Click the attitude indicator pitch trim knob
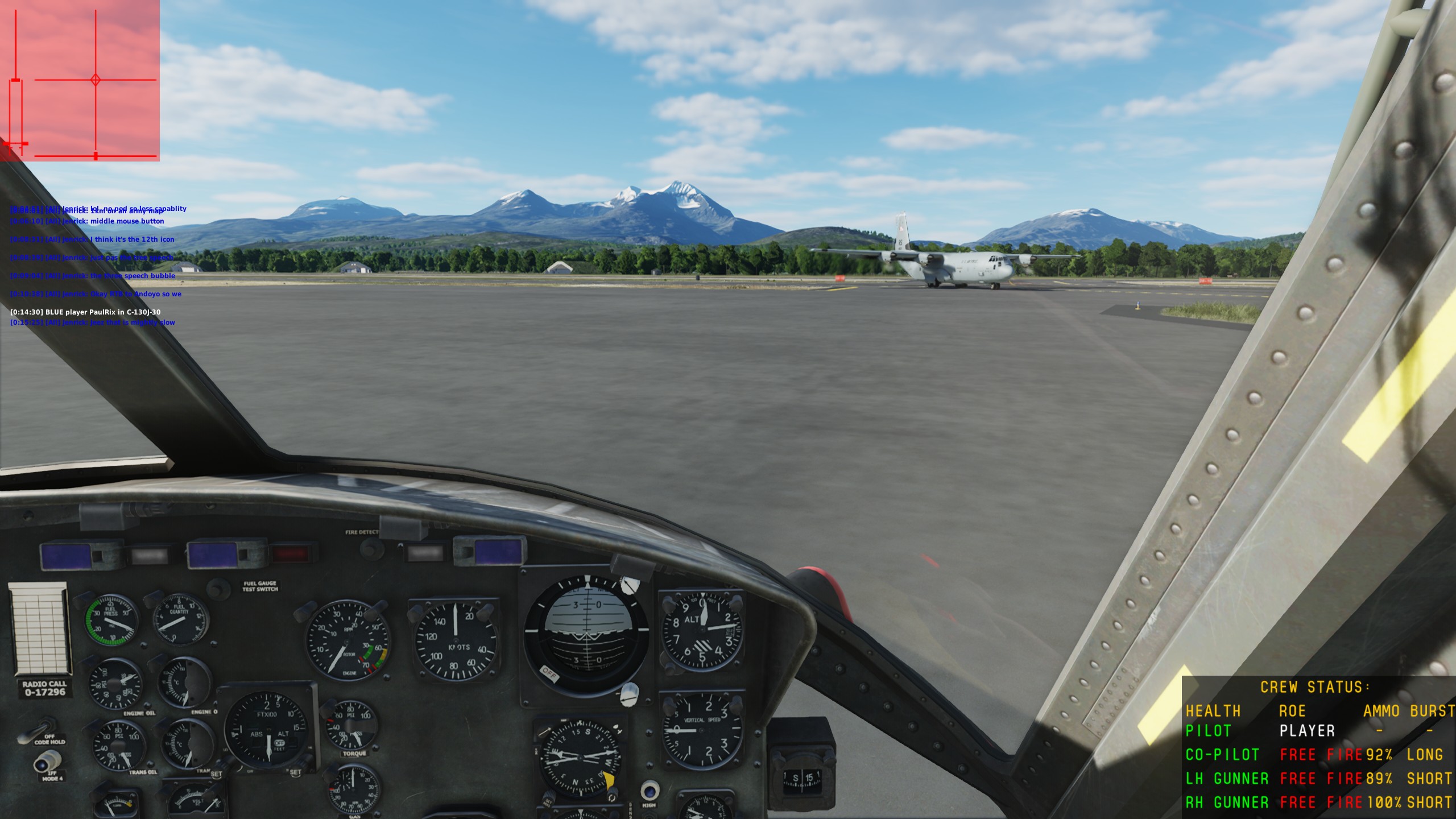Image resolution: width=1456 pixels, height=819 pixels. point(629,693)
